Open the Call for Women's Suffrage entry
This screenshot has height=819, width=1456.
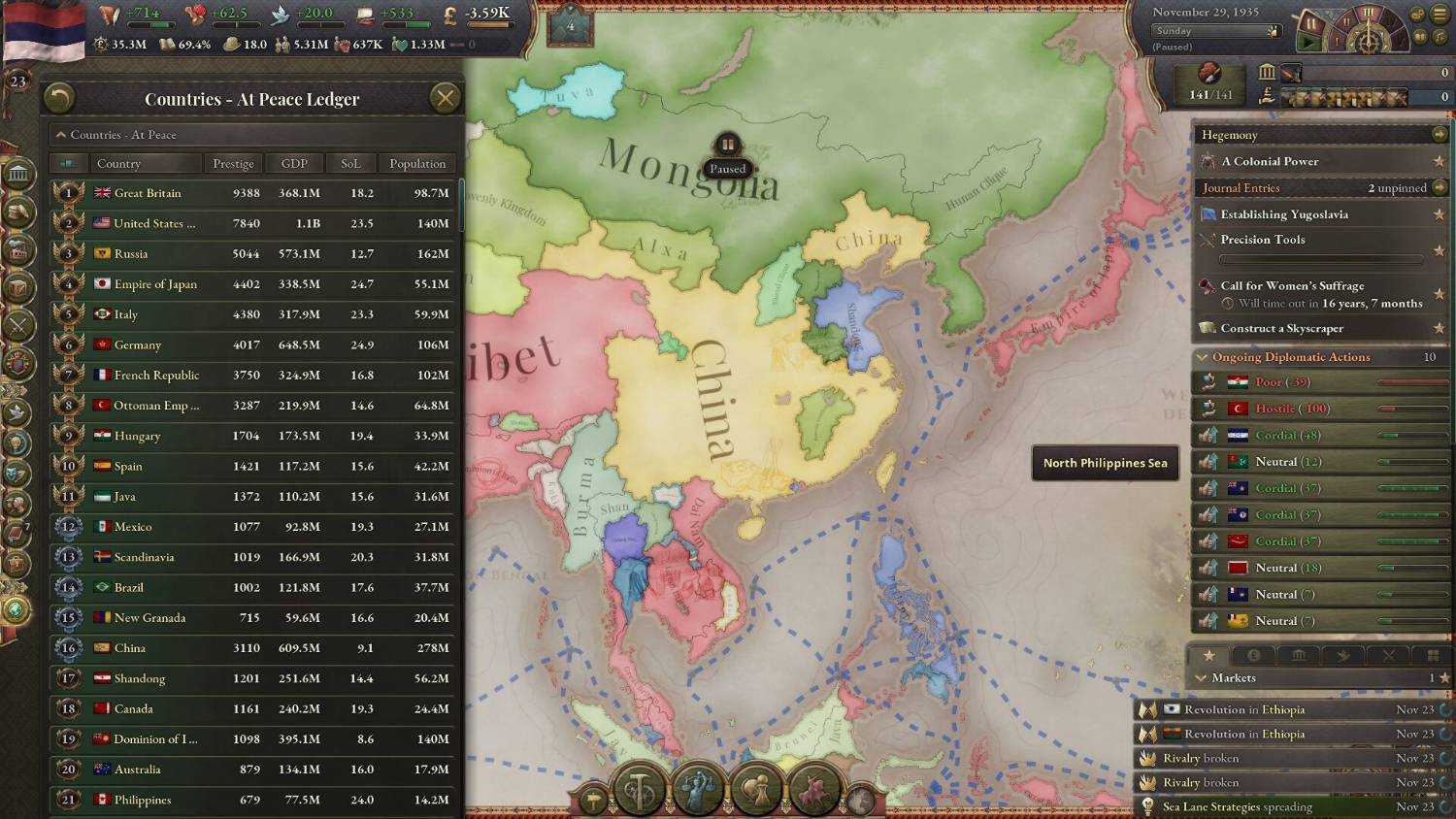(1292, 286)
